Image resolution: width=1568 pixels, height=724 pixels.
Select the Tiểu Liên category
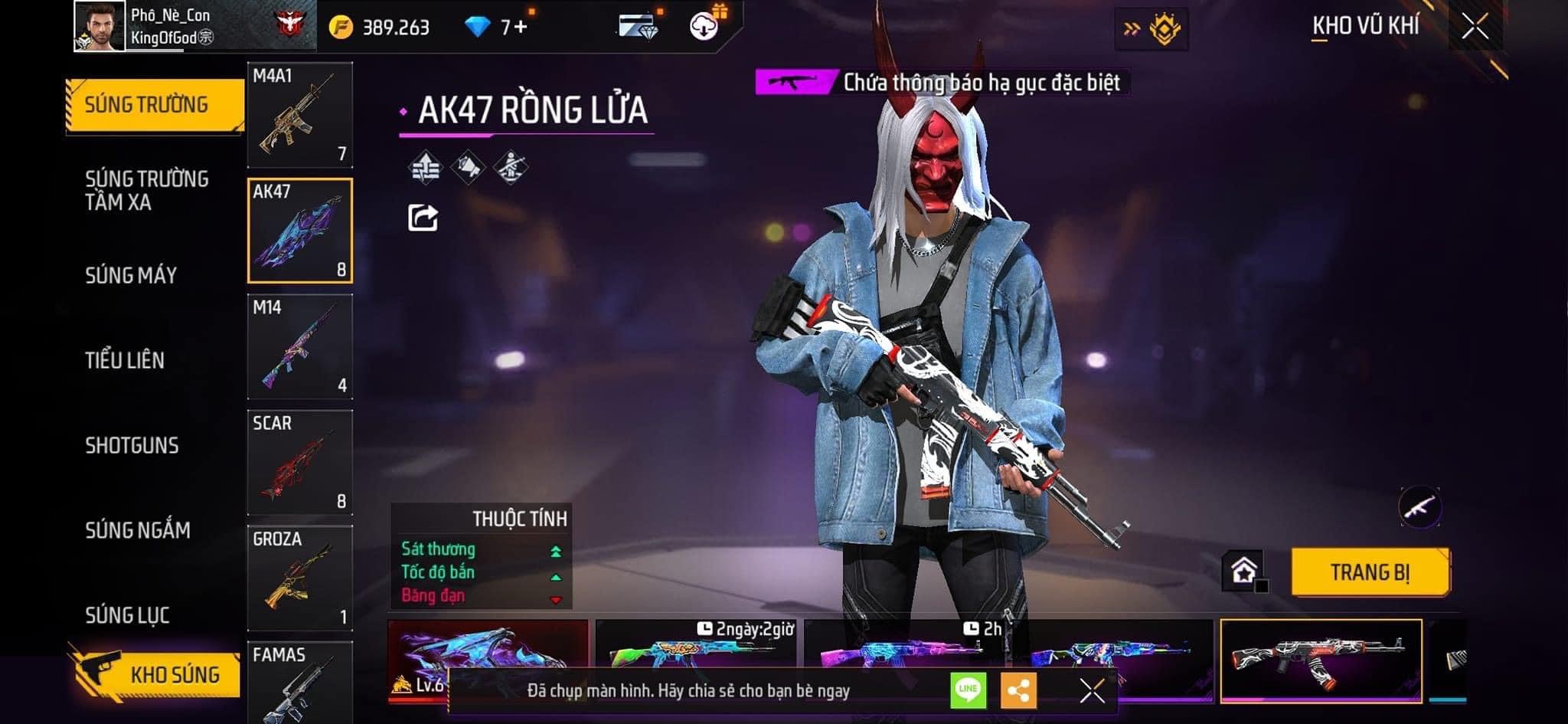click(x=125, y=360)
